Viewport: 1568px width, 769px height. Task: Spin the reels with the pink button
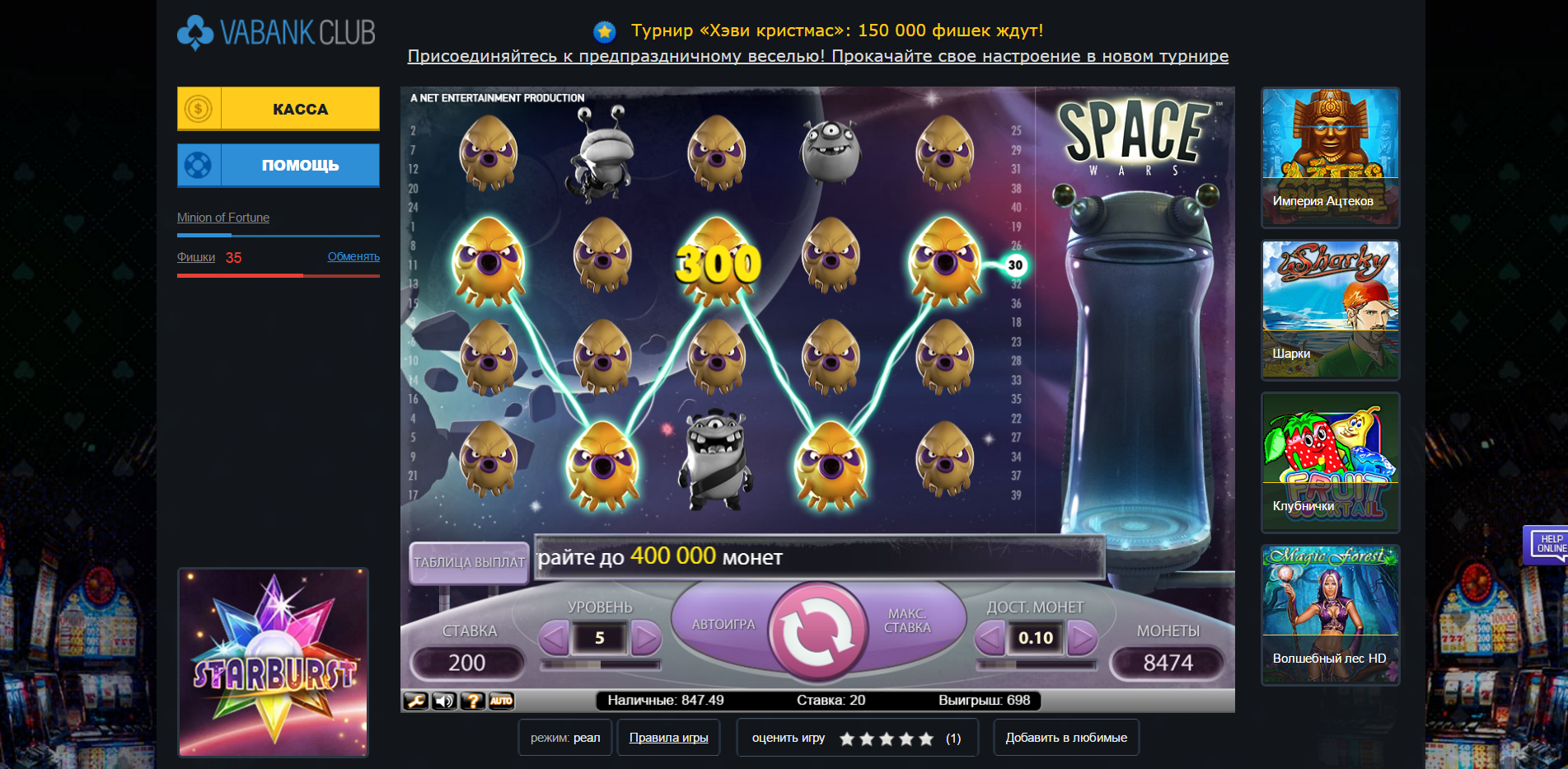click(x=817, y=633)
